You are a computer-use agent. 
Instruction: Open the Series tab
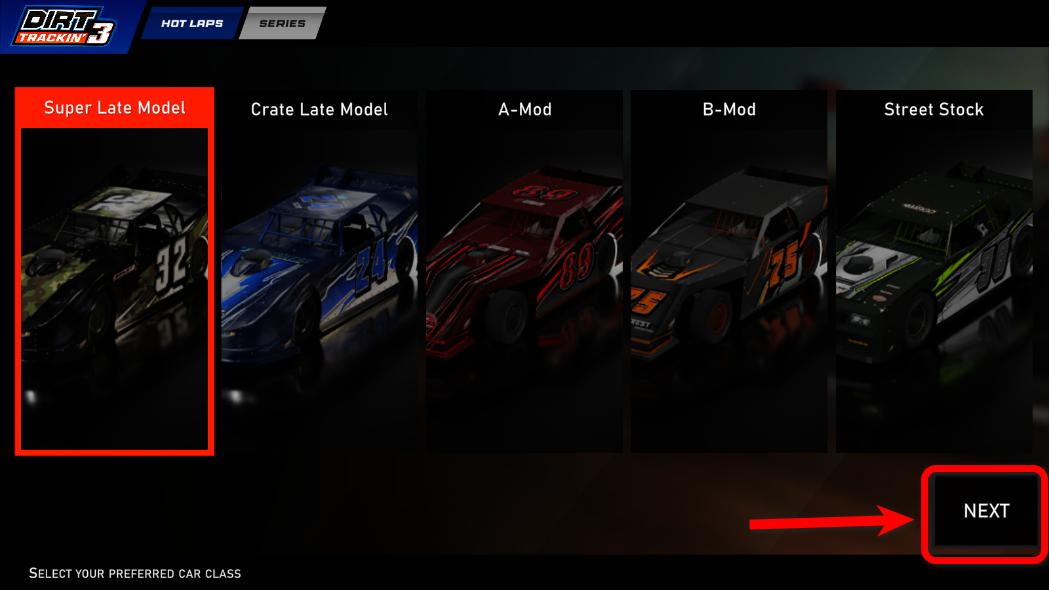click(x=282, y=23)
